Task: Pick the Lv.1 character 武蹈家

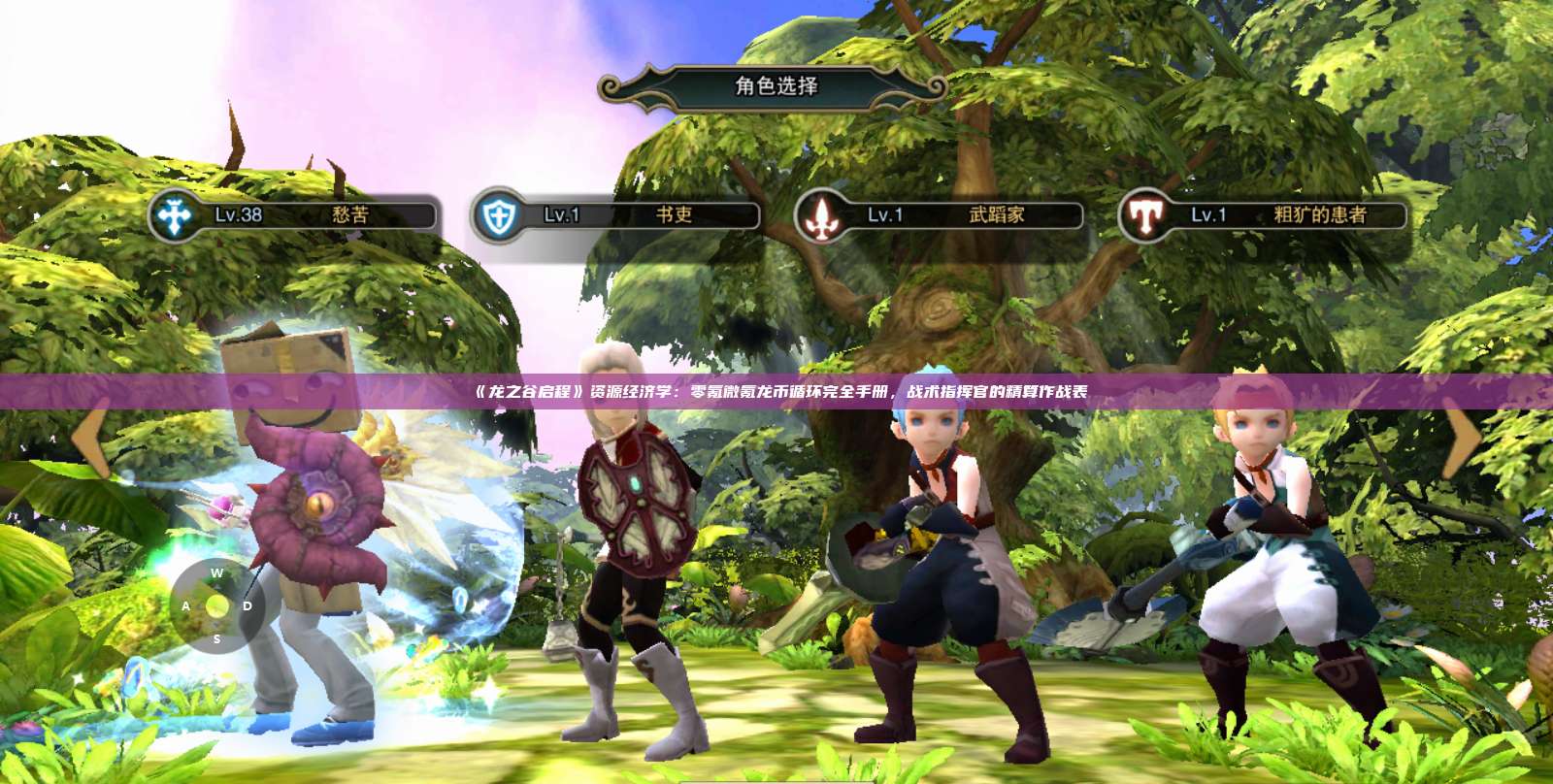Action: [x=940, y=215]
